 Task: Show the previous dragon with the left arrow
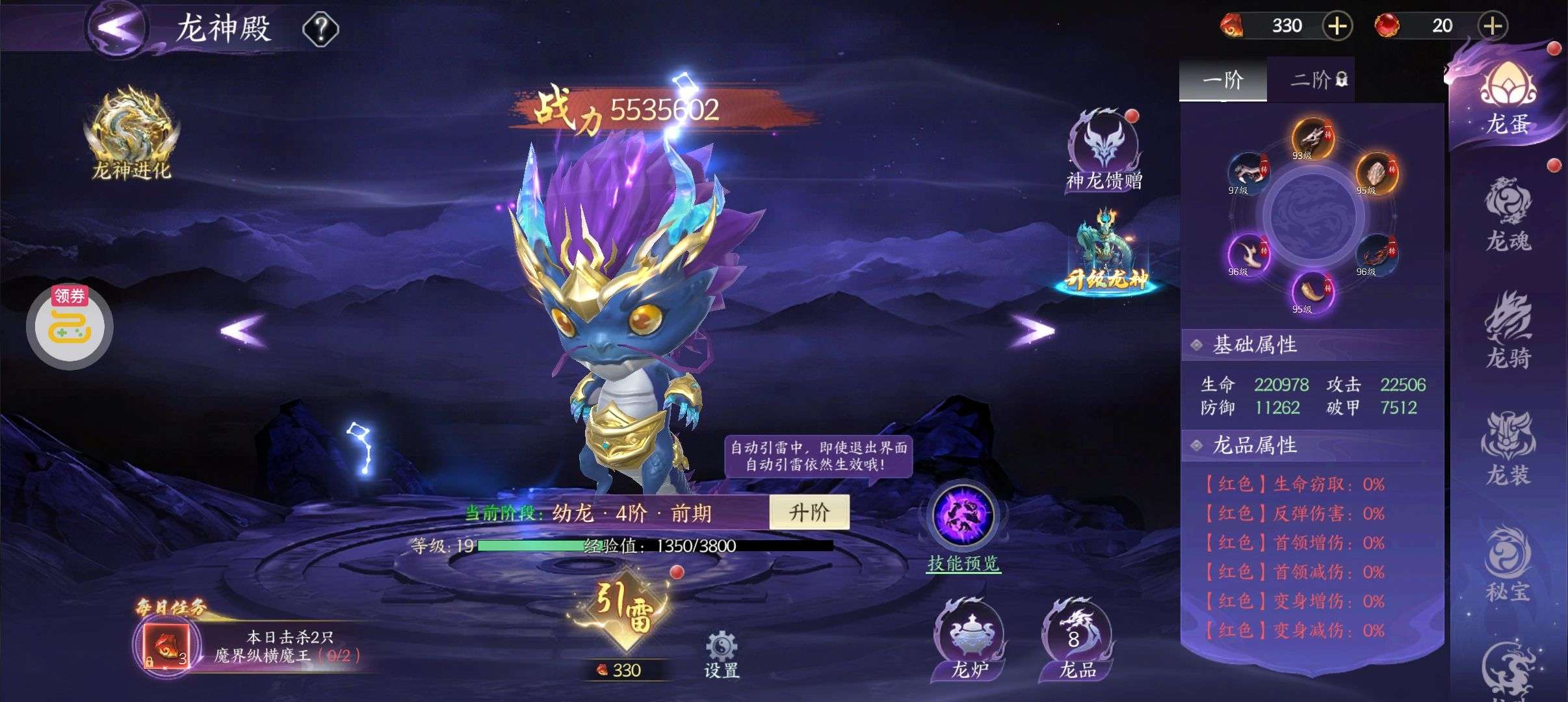pyautogui.click(x=242, y=330)
